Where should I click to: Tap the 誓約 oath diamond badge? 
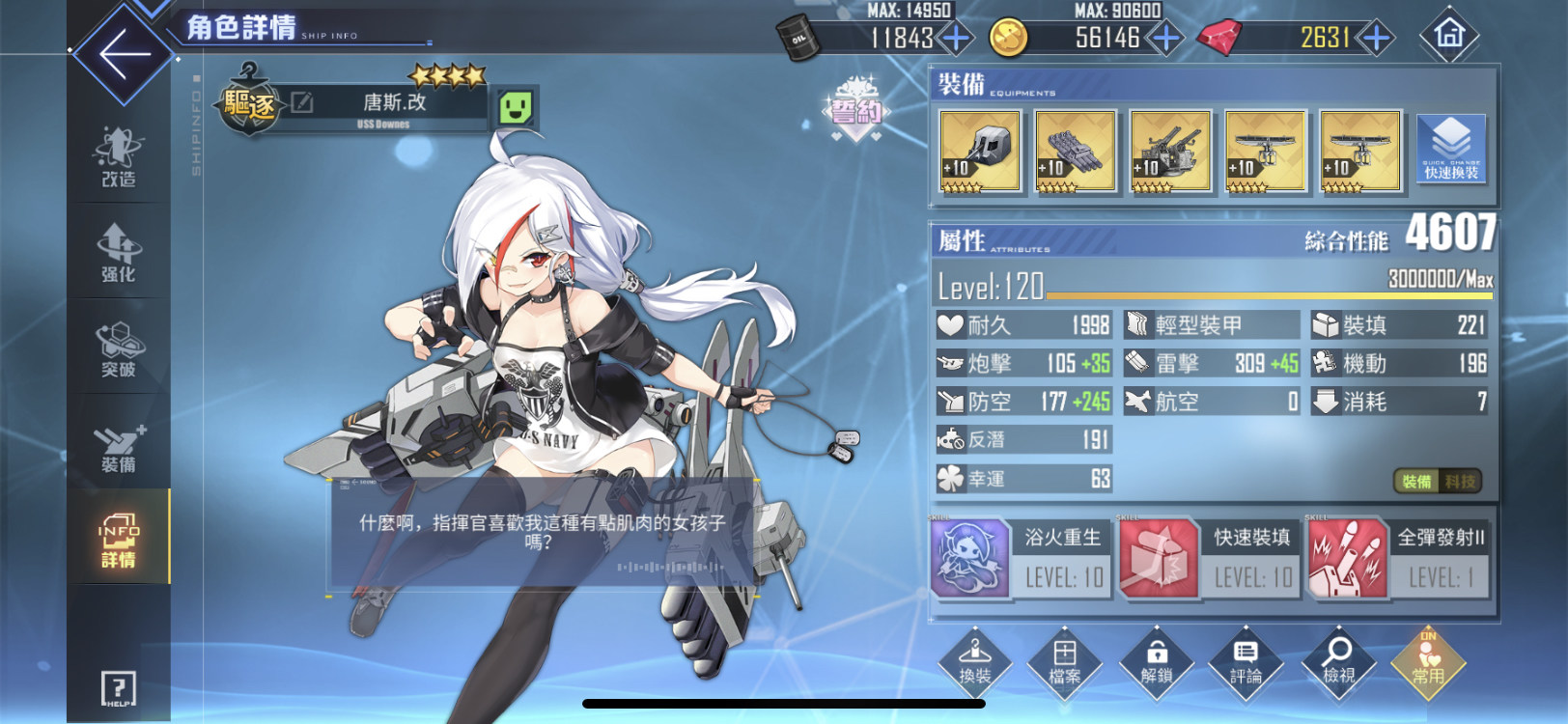point(855,111)
